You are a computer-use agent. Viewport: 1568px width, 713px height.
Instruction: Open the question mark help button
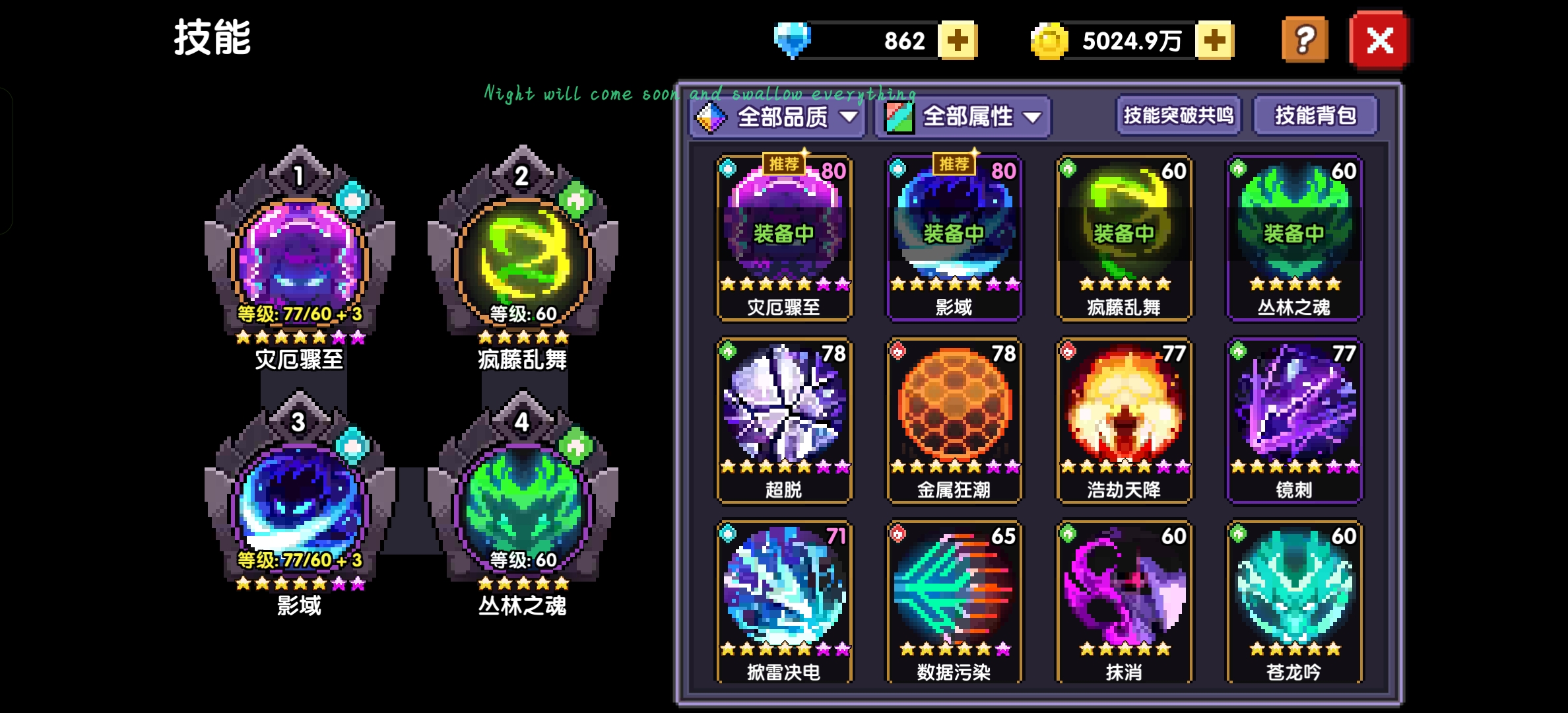coord(1304,41)
